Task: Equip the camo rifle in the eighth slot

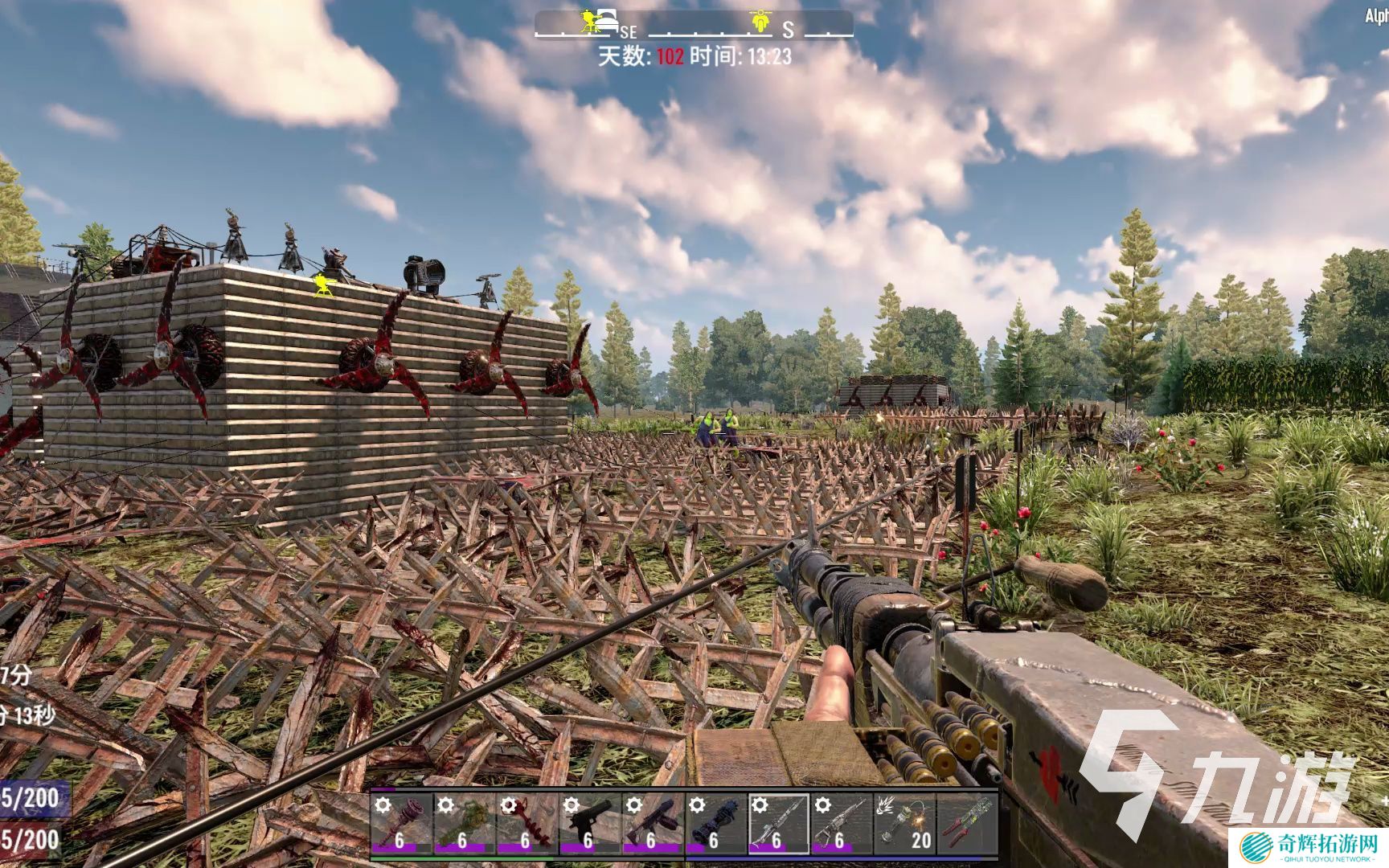Action: 841,823
